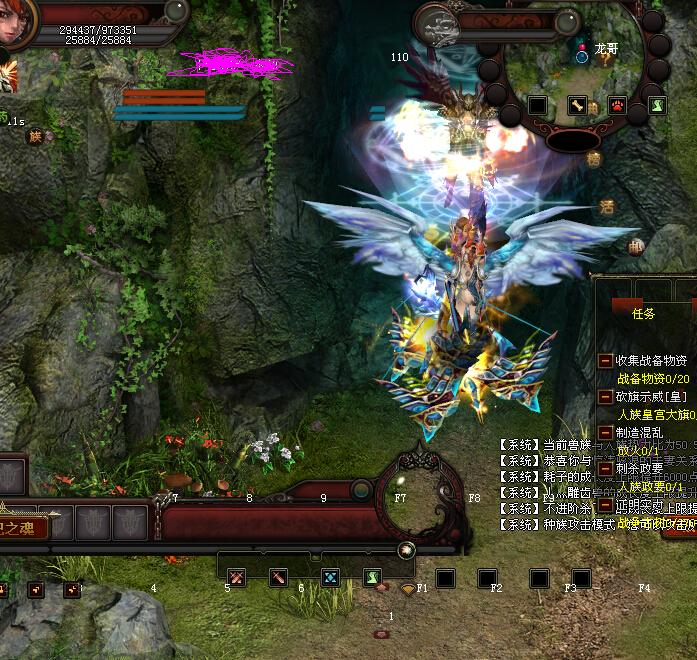The width and height of the screenshot is (697, 660).
Task: Activate the red hammer skill icon
Action: [x=278, y=577]
